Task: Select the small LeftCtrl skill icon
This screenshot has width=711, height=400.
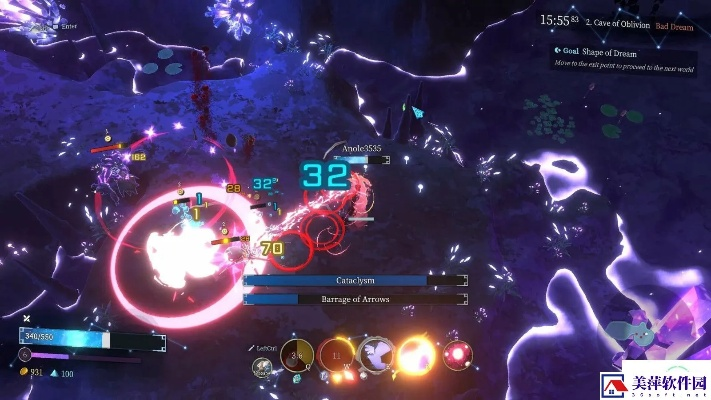Action: tap(263, 367)
